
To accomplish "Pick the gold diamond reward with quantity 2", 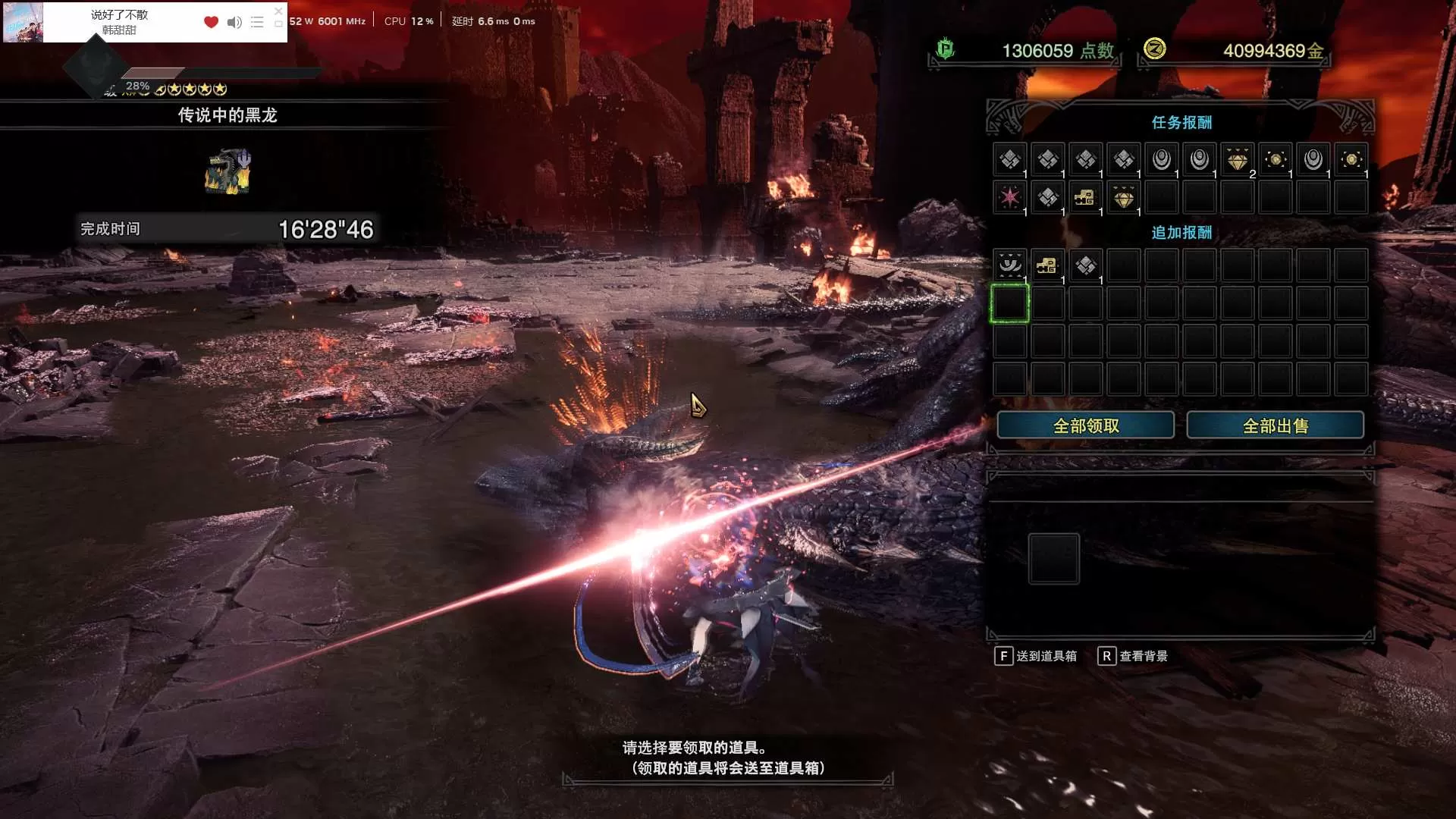I will pyautogui.click(x=1237, y=160).
